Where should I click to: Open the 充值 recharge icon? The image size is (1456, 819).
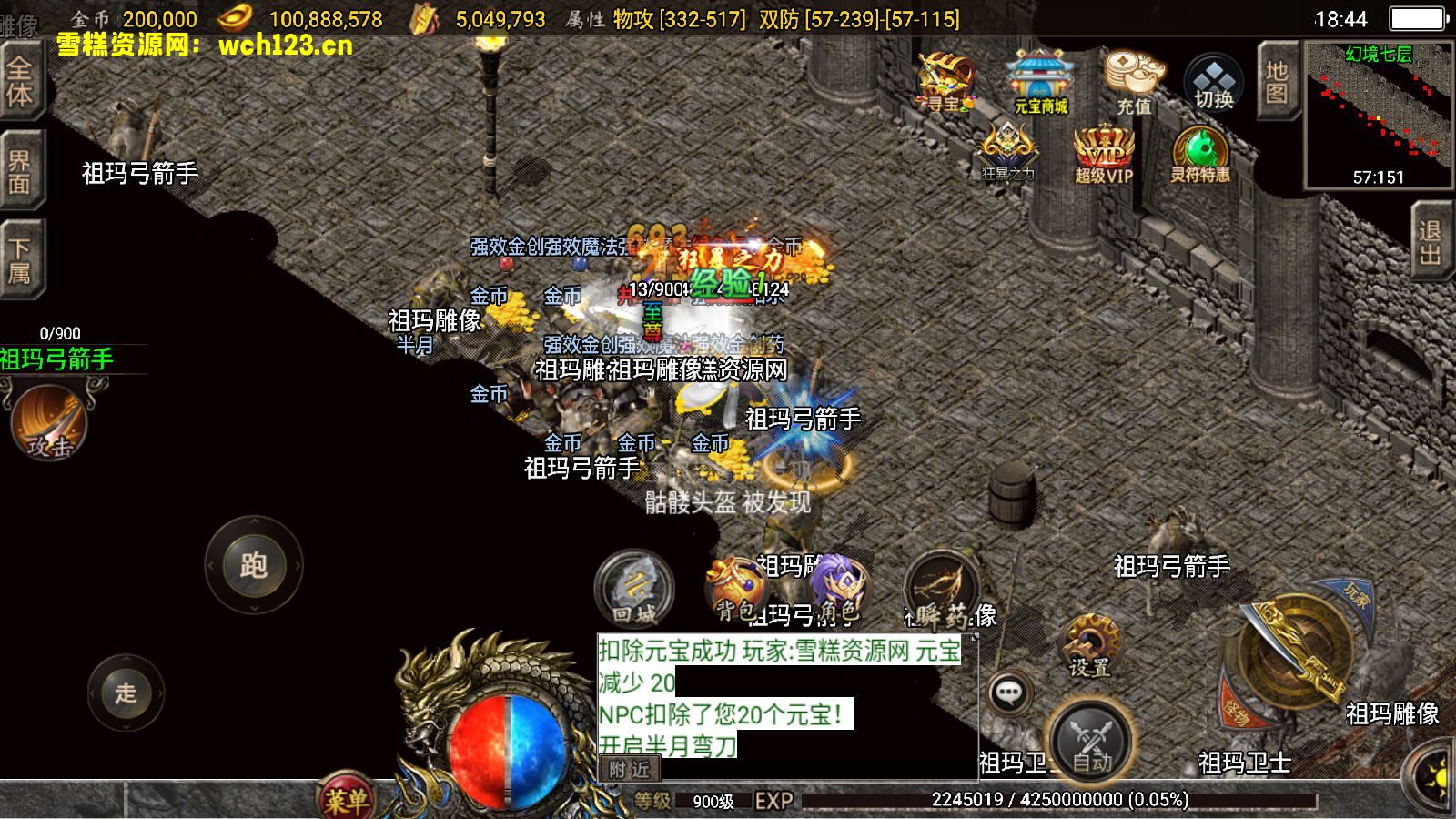coord(1133,82)
